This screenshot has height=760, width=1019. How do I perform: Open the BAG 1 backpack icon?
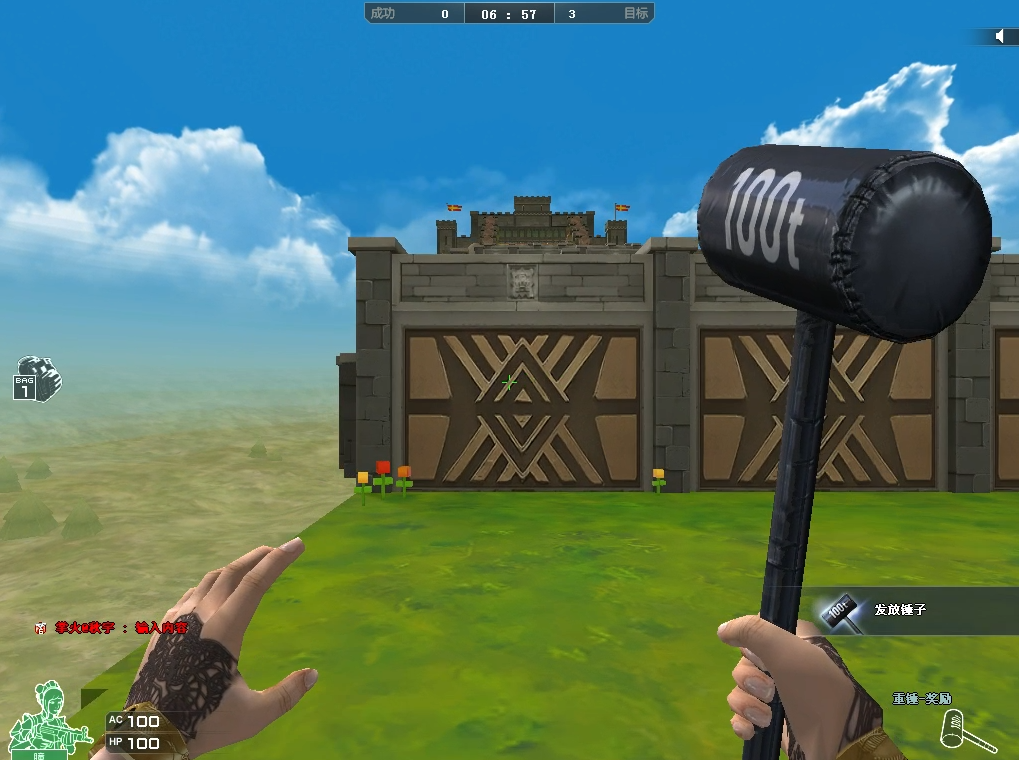(x=37, y=377)
